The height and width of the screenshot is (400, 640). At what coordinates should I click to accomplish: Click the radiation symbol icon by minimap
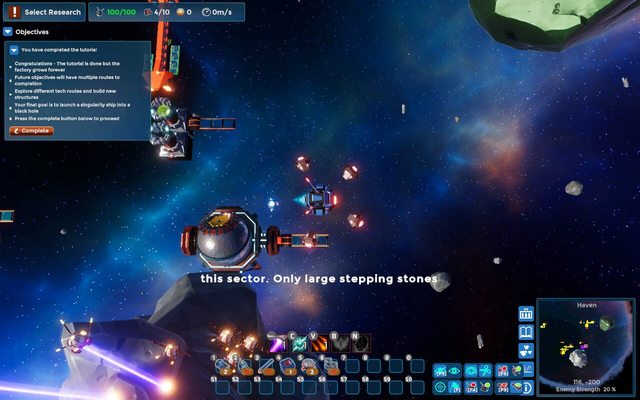click(x=526, y=350)
